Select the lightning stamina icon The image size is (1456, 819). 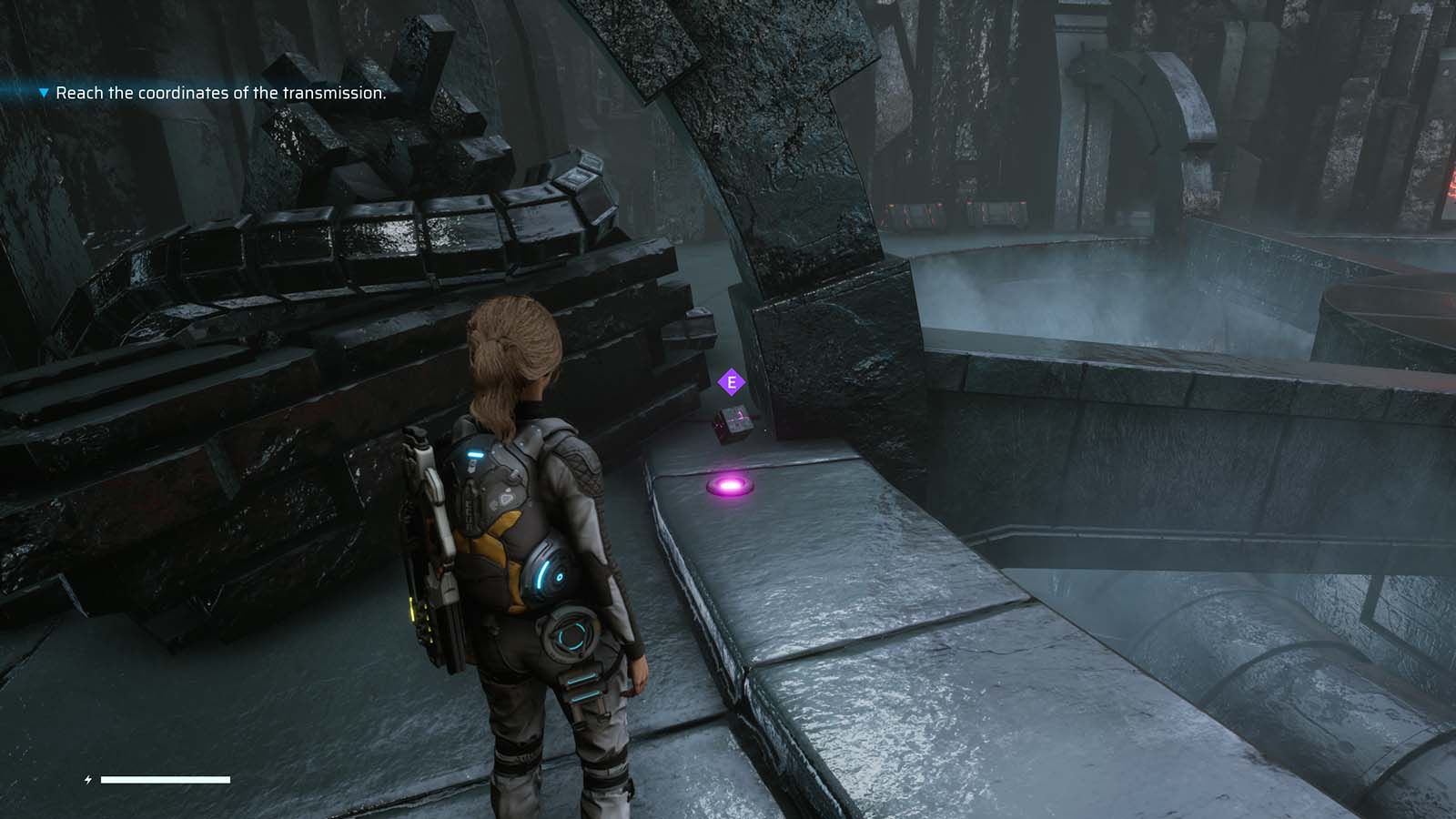point(88,778)
